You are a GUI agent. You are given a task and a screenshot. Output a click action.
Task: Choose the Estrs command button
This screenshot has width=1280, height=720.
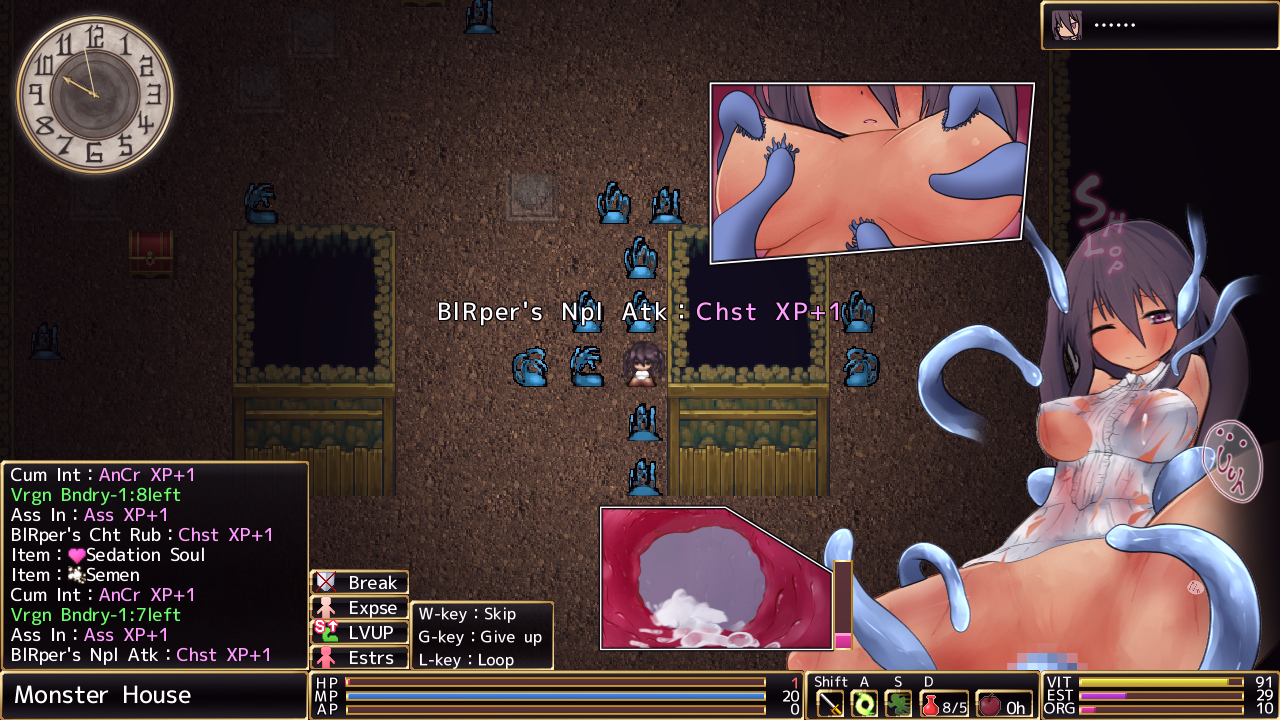(360, 657)
